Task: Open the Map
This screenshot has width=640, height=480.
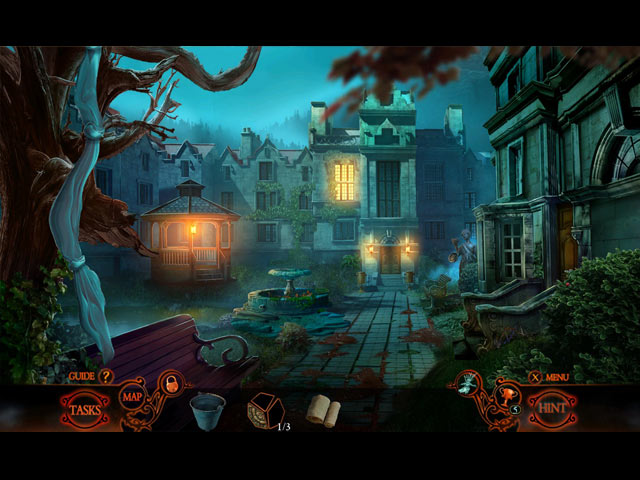Action: (x=133, y=397)
